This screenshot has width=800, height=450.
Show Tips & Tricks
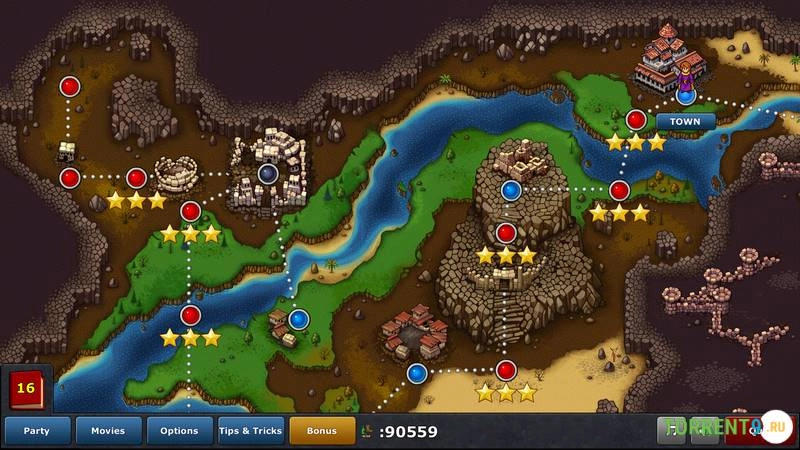click(251, 431)
